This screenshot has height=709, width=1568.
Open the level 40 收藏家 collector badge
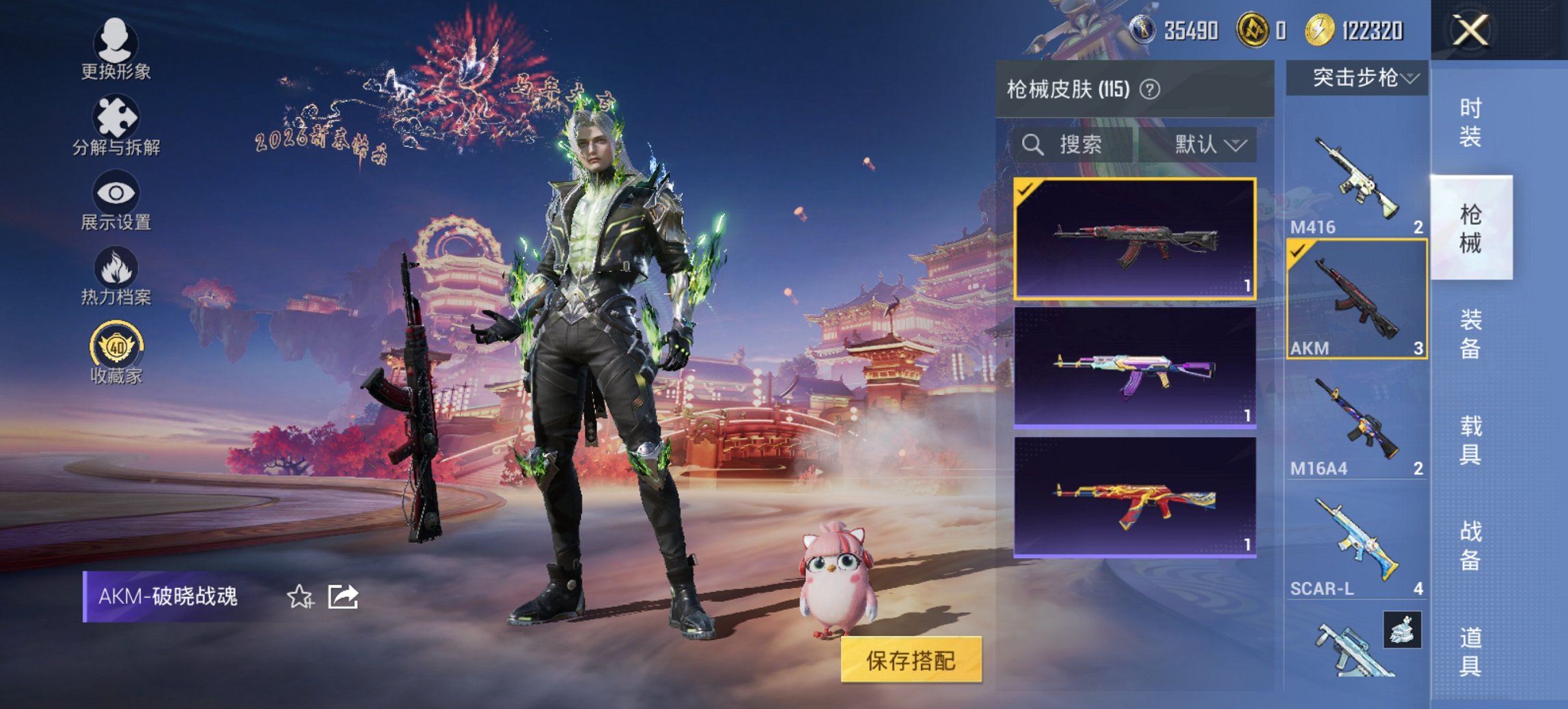(116, 352)
